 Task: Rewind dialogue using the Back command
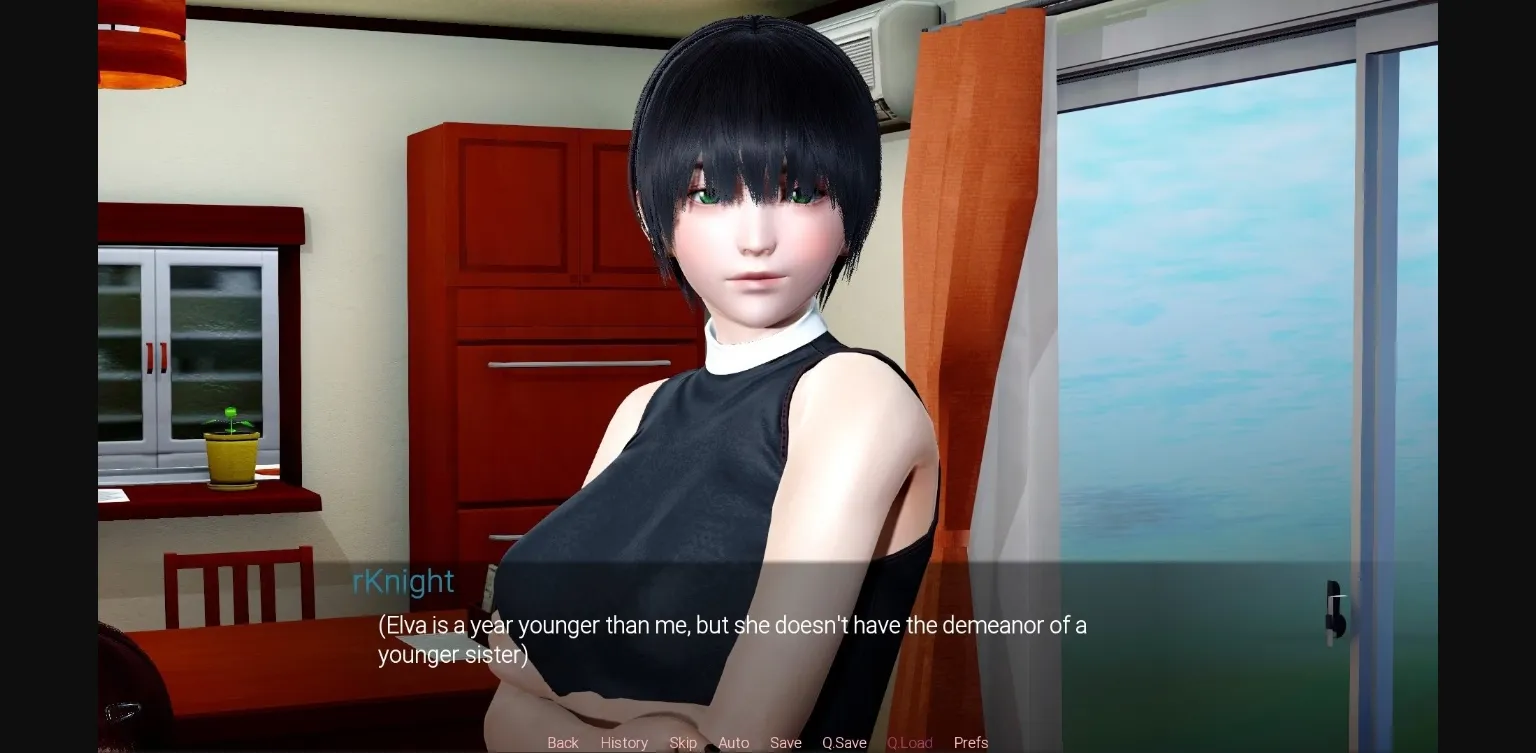[562, 742]
